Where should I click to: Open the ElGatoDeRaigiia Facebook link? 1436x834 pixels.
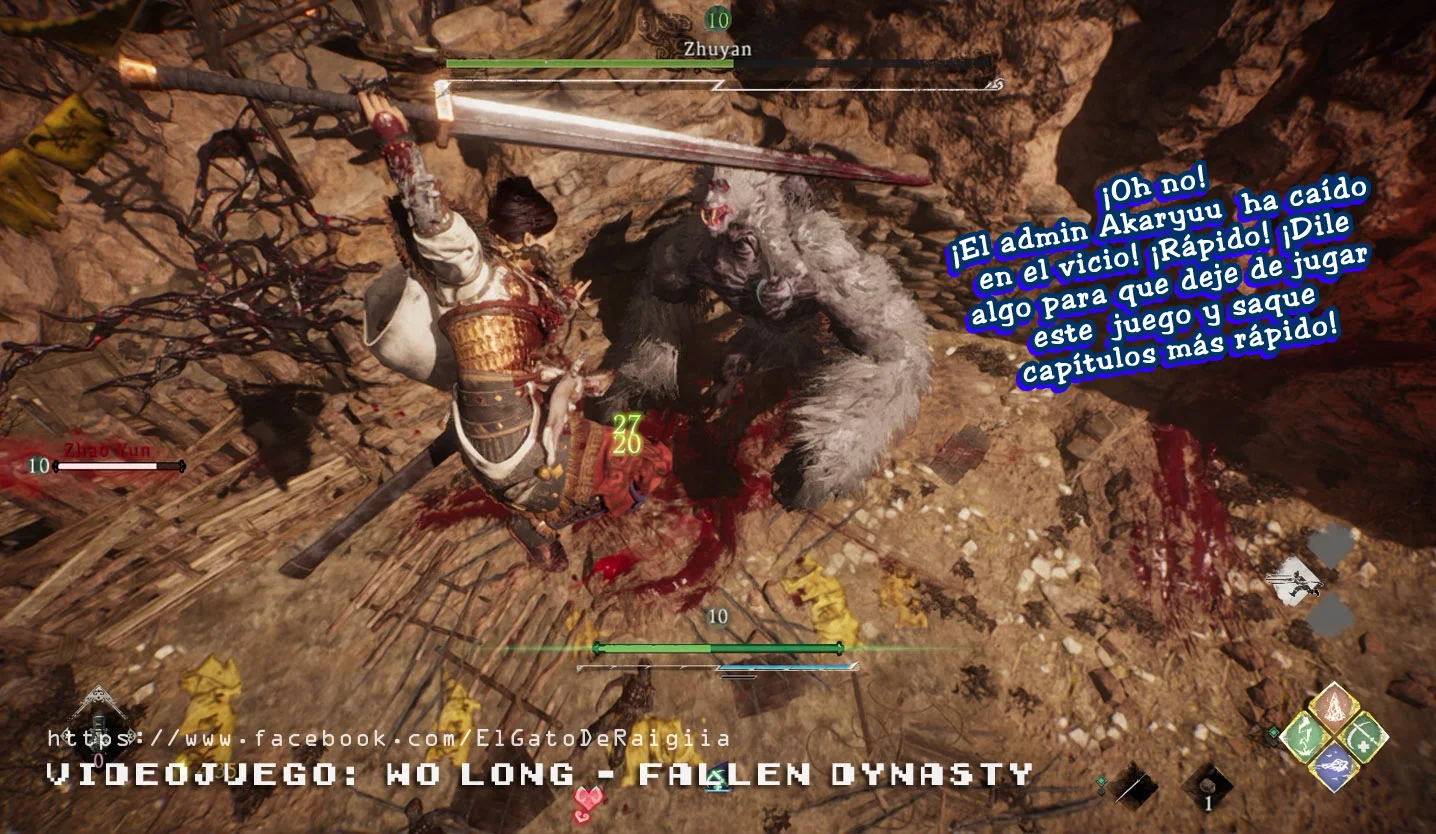click(389, 739)
